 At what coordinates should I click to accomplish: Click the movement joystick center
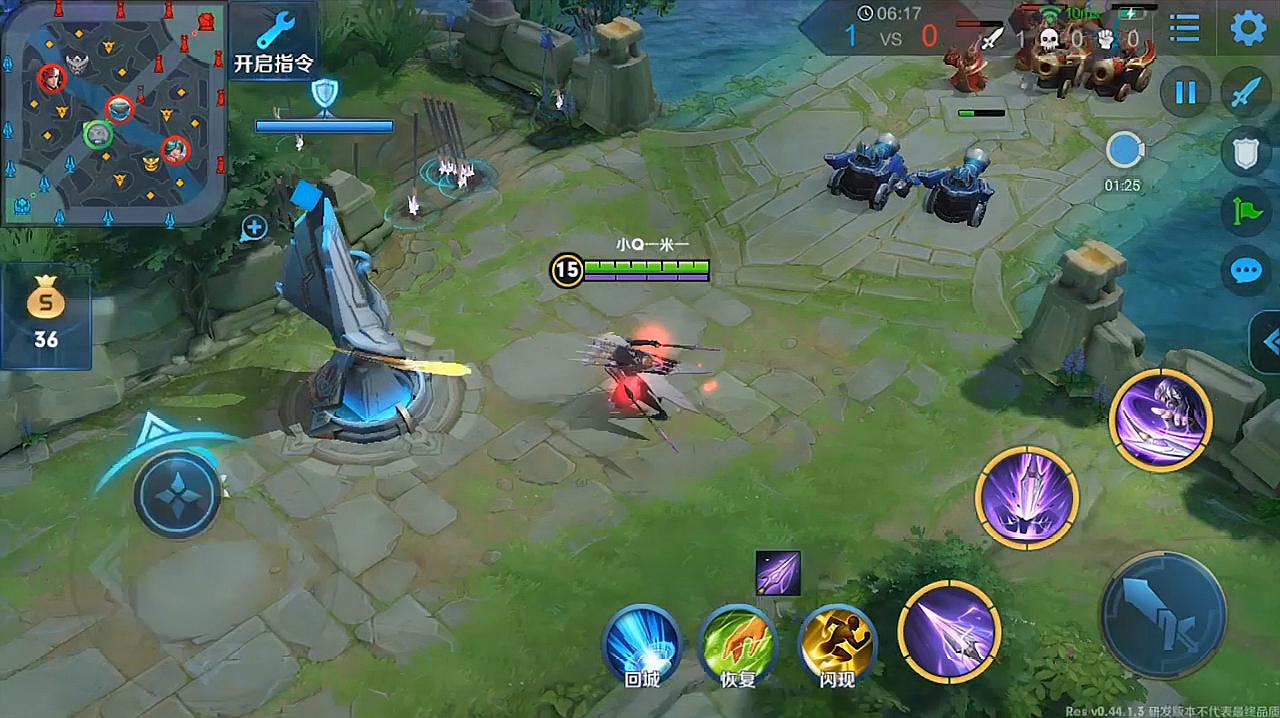pyautogui.click(x=178, y=495)
